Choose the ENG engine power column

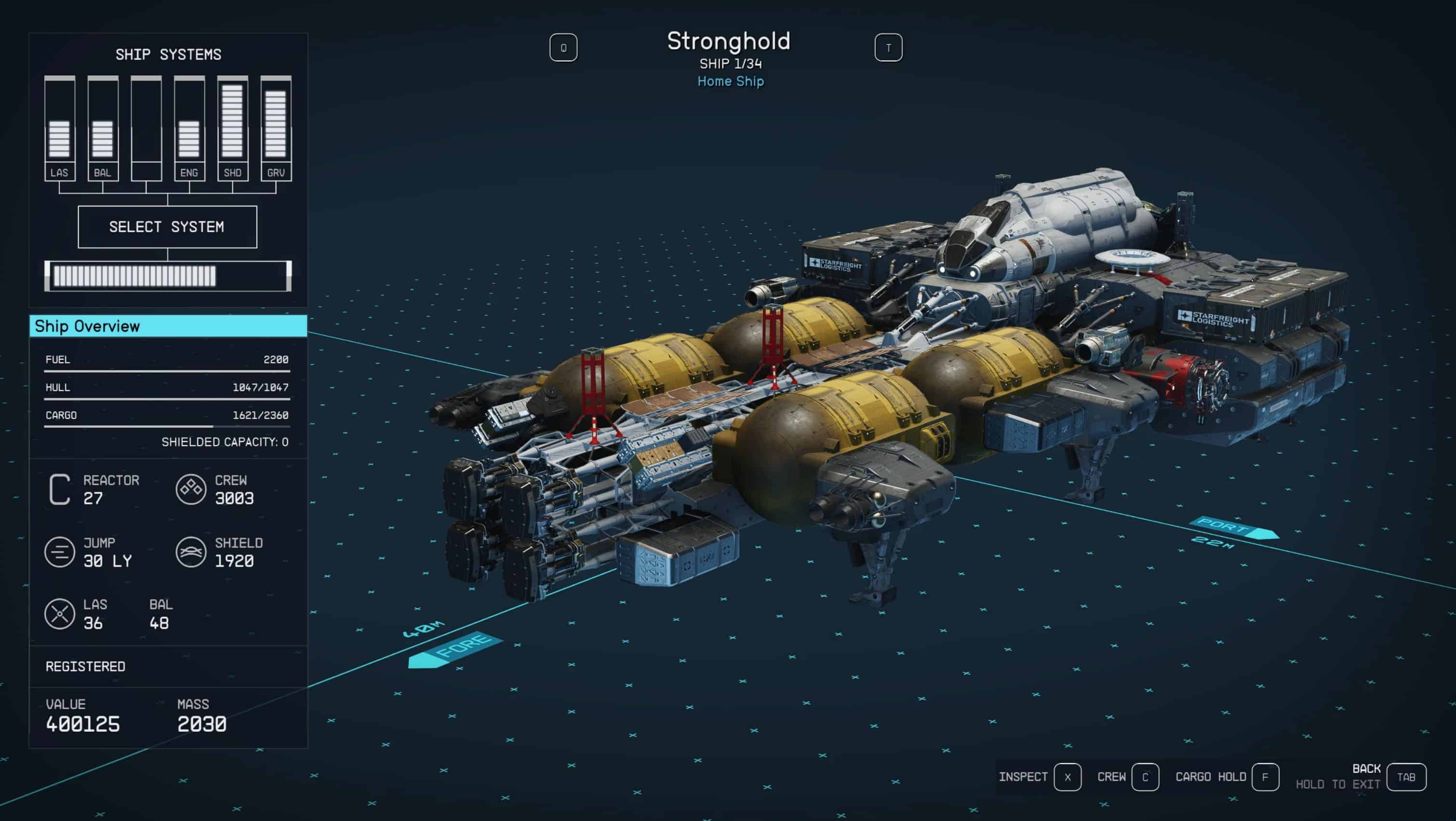(x=189, y=129)
